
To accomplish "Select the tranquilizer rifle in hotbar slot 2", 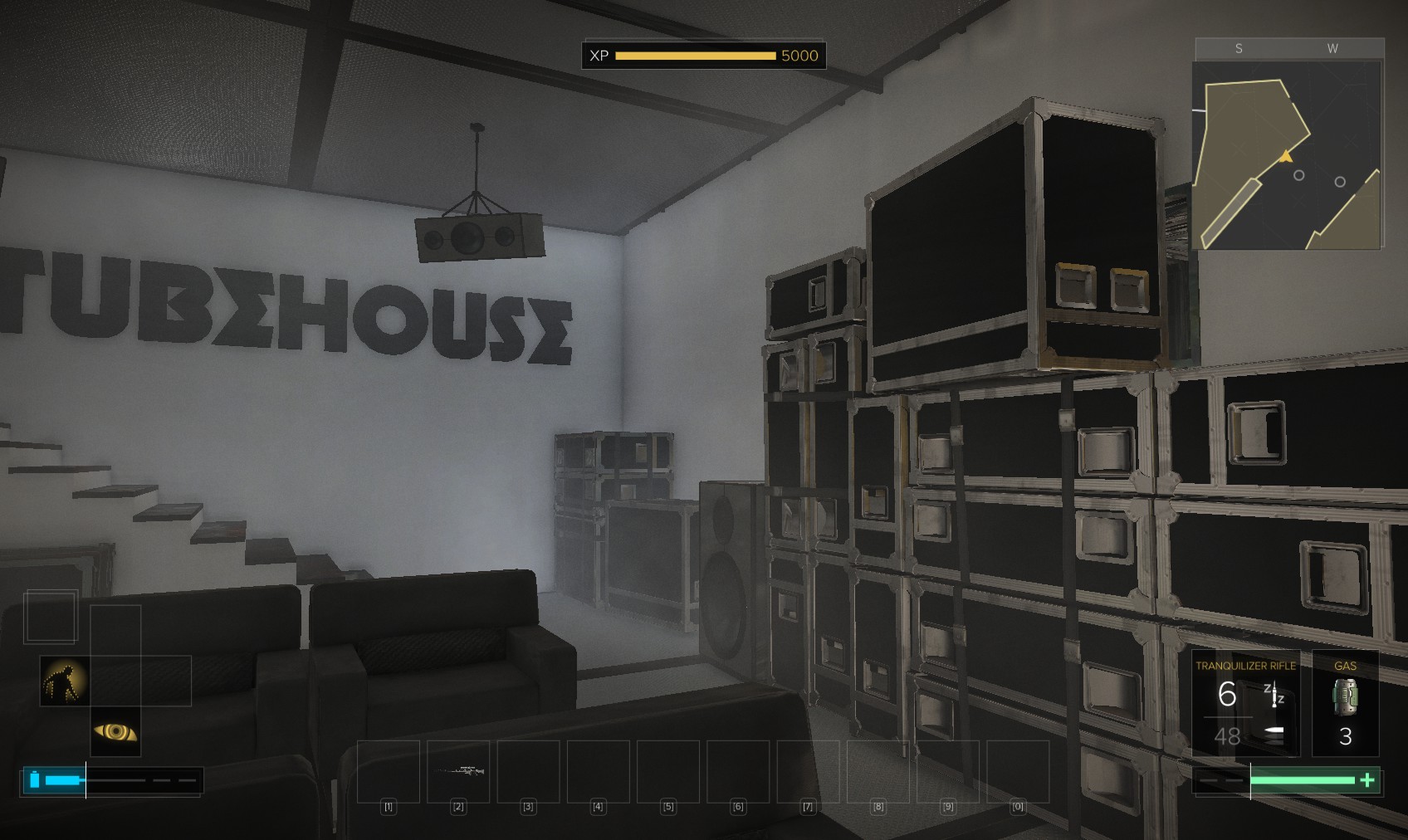I will 458,771.
